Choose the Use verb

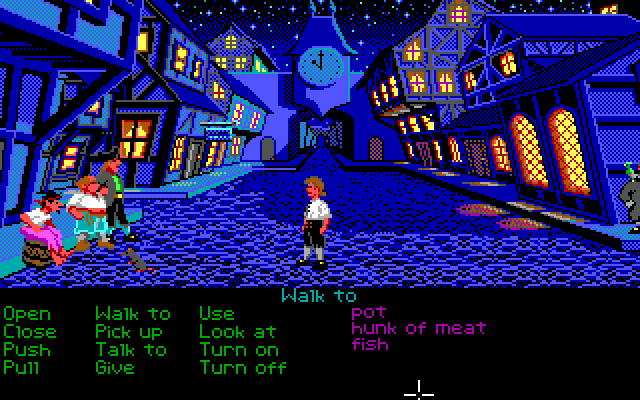tap(217, 314)
